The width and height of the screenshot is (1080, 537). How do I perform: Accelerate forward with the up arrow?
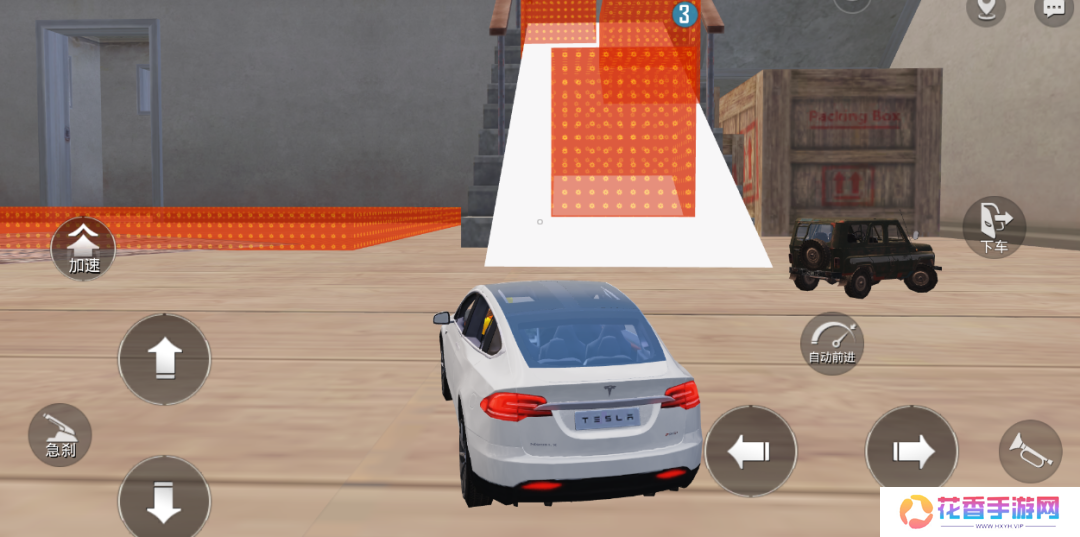pyautogui.click(x=164, y=359)
